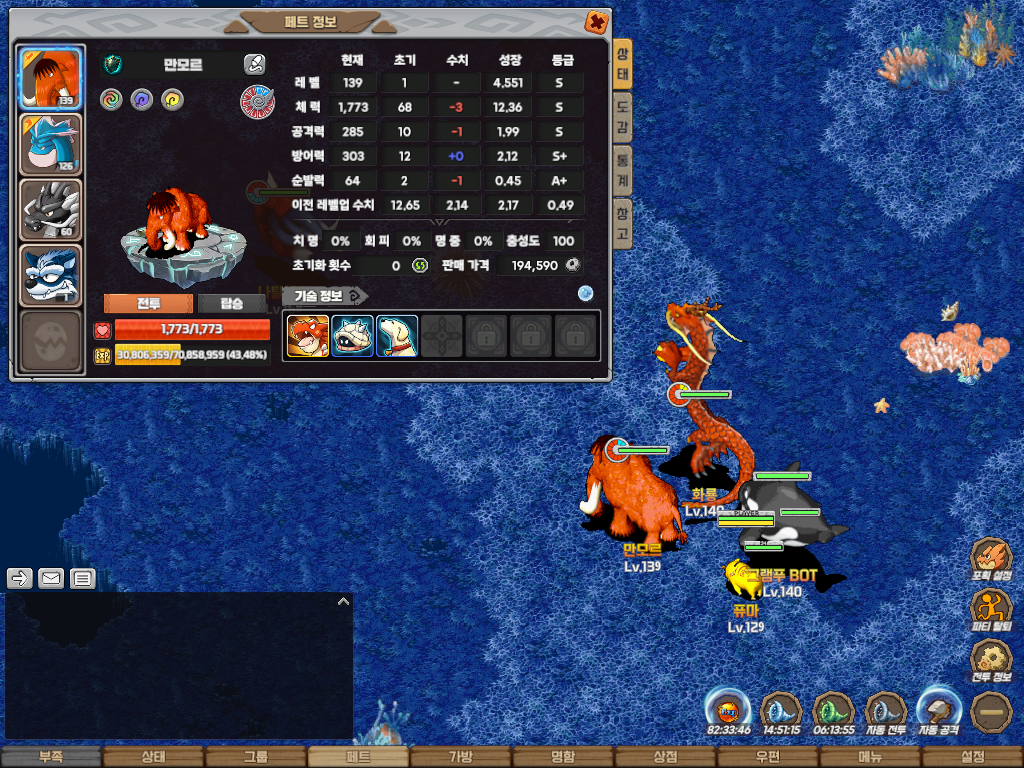The image size is (1024, 768).
Task: Select the gray wolf pet portrait
Action: (x=50, y=210)
